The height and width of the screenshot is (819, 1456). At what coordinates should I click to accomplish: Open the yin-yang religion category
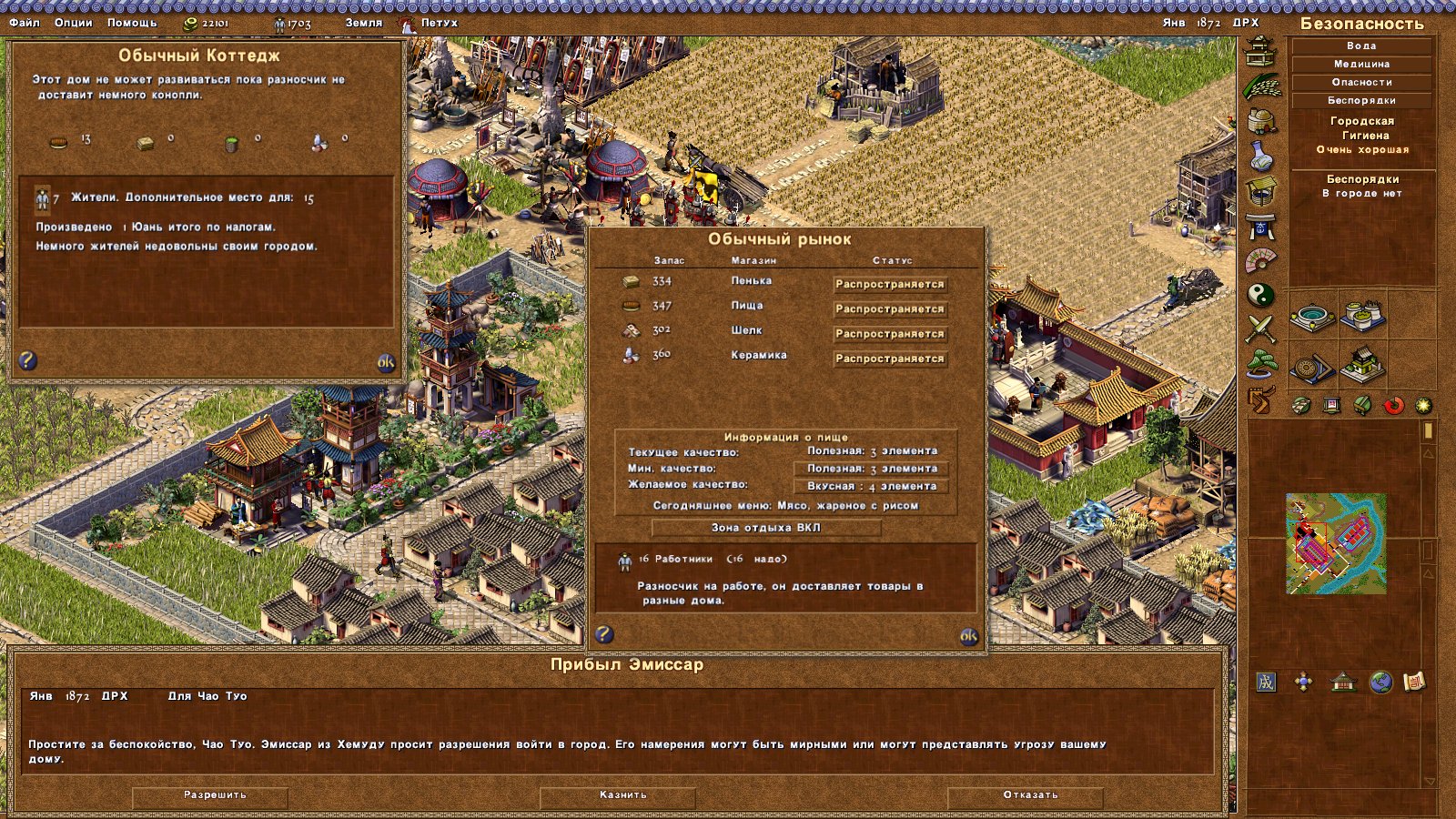click(x=1261, y=295)
